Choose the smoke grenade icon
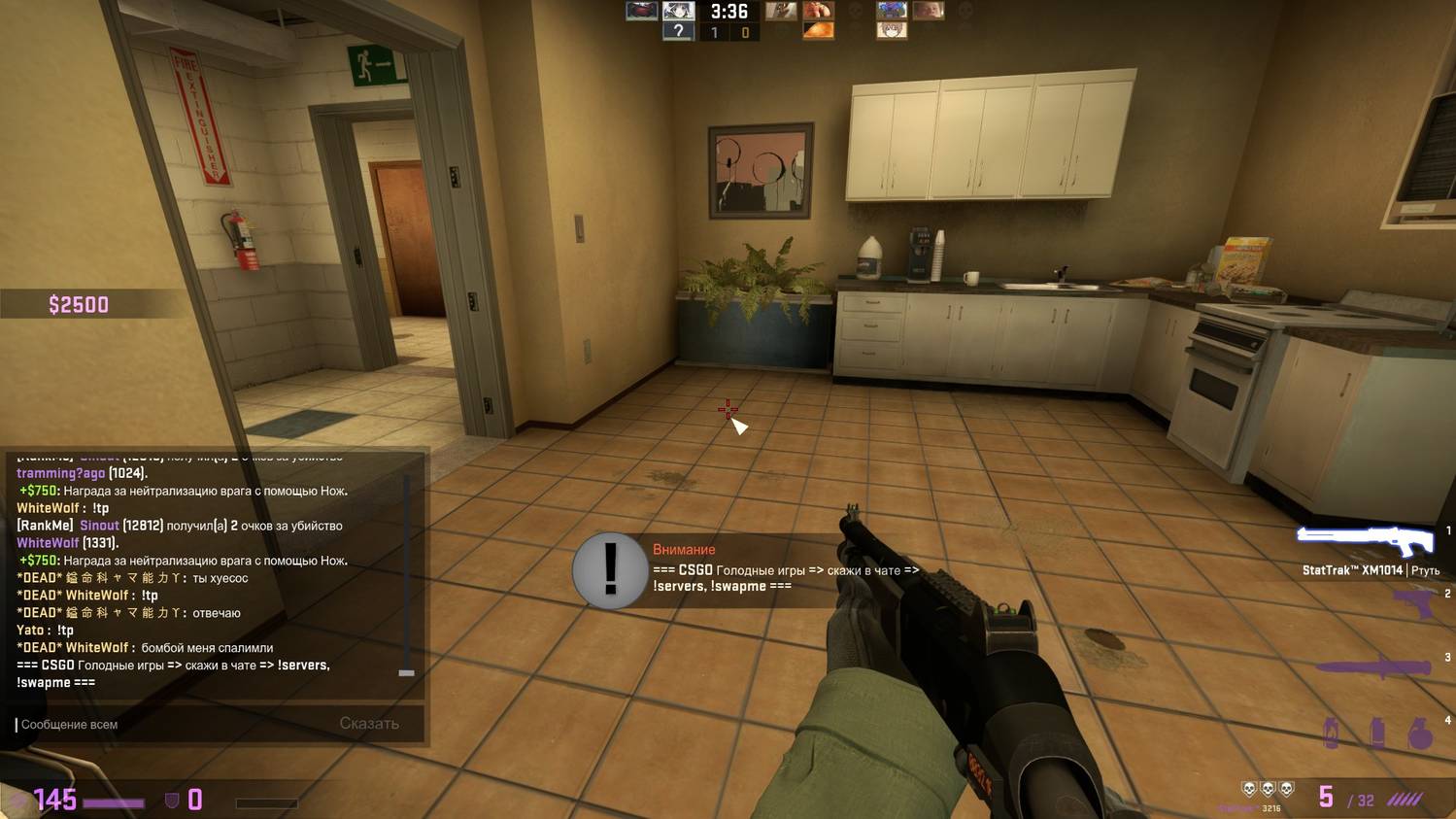The height and width of the screenshot is (819, 1456). click(x=1376, y=733)
